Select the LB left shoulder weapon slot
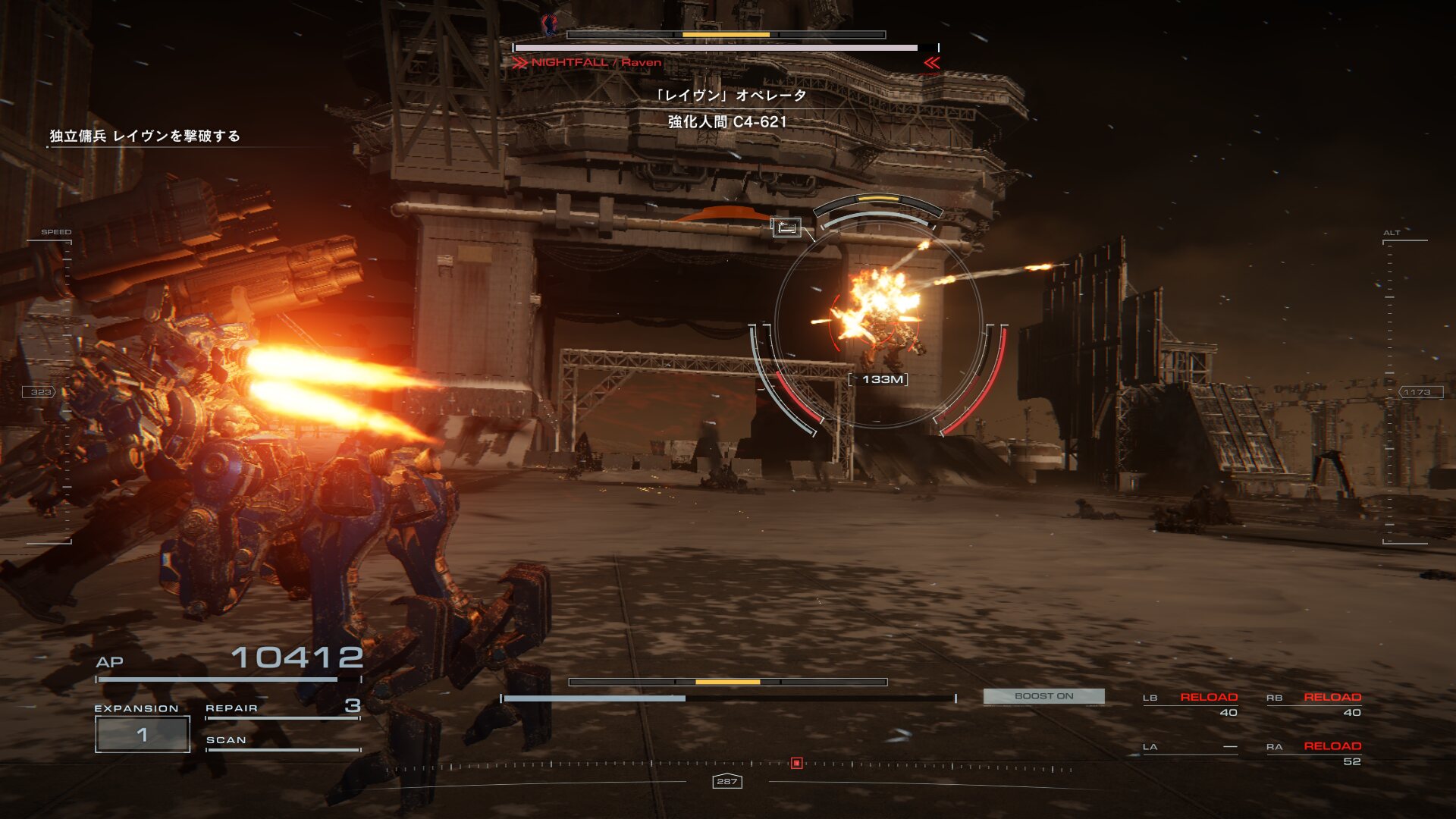Screen dimensions: 1456x819 click(x=1191, y=704)
